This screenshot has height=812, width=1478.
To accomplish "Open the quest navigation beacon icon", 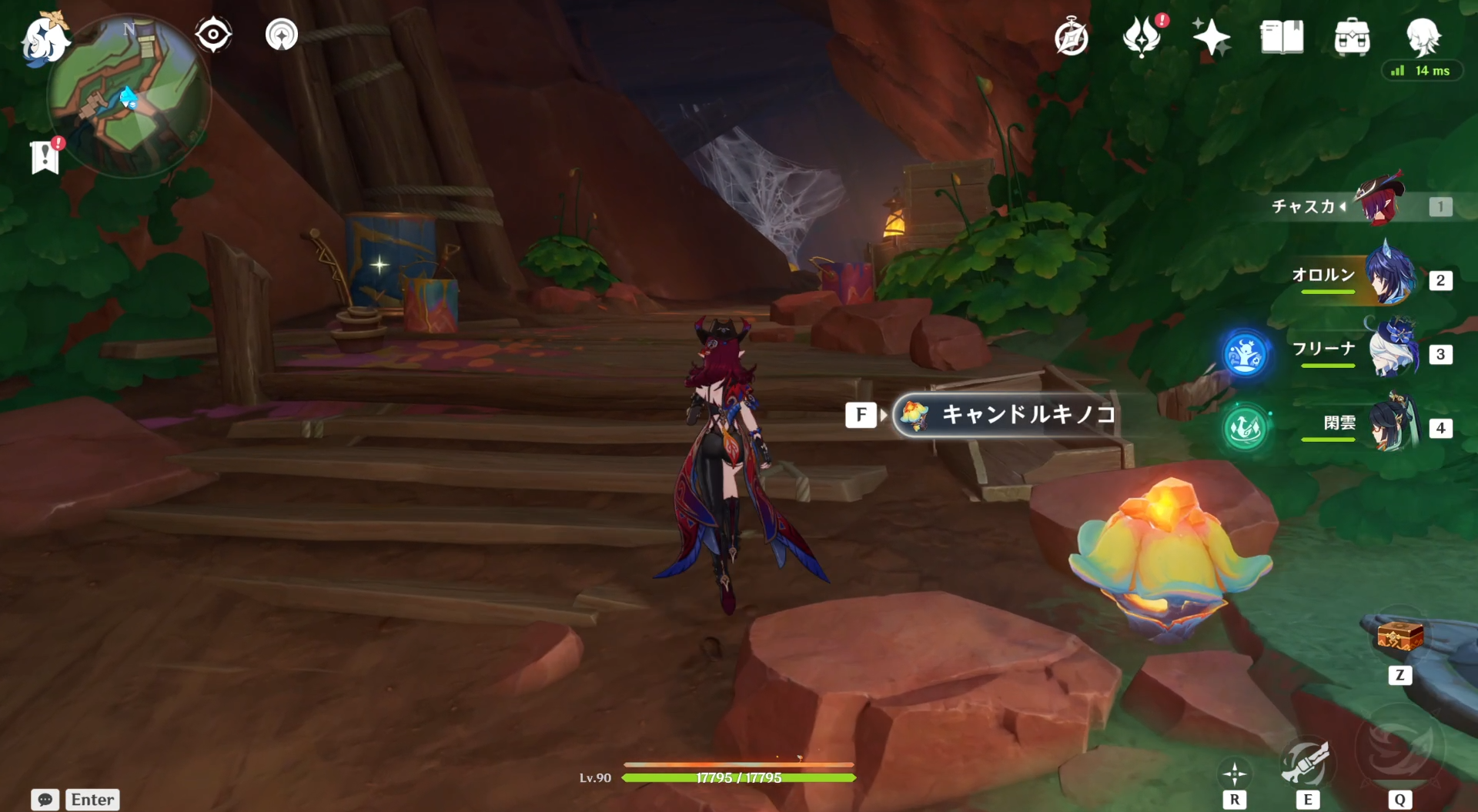I will click(282, 35).
